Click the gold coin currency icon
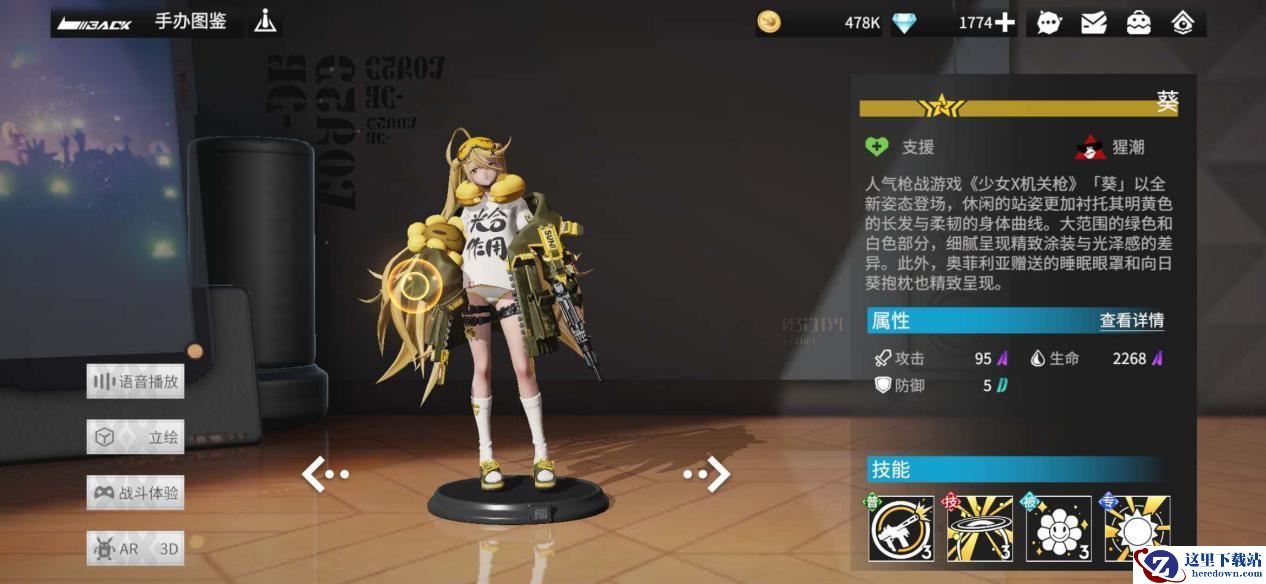This screenshot has height=584, width=1266. [x=769, y=22]
